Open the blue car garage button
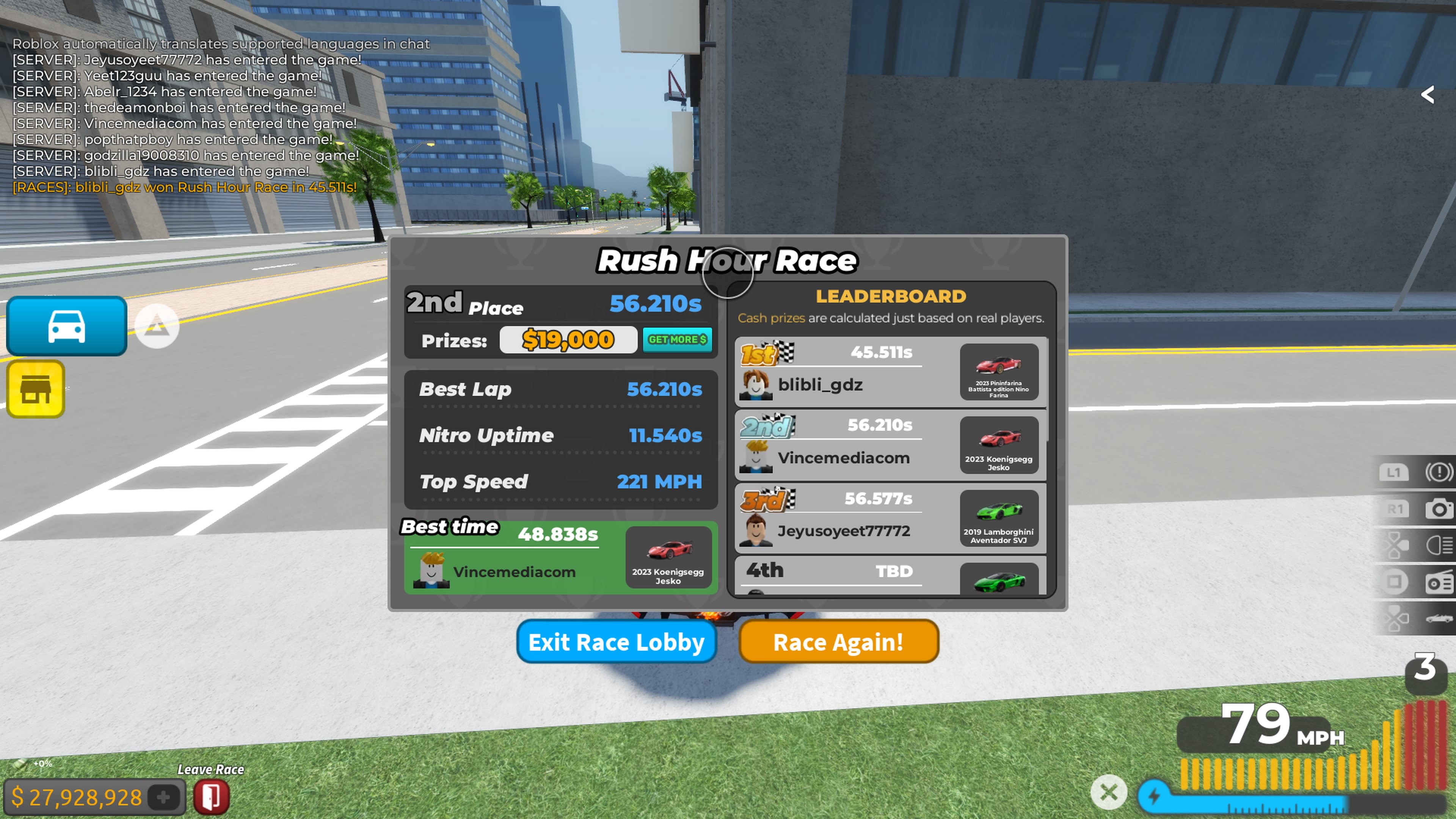This screenshot has width=1456, height=819. [x=67, y=326]
